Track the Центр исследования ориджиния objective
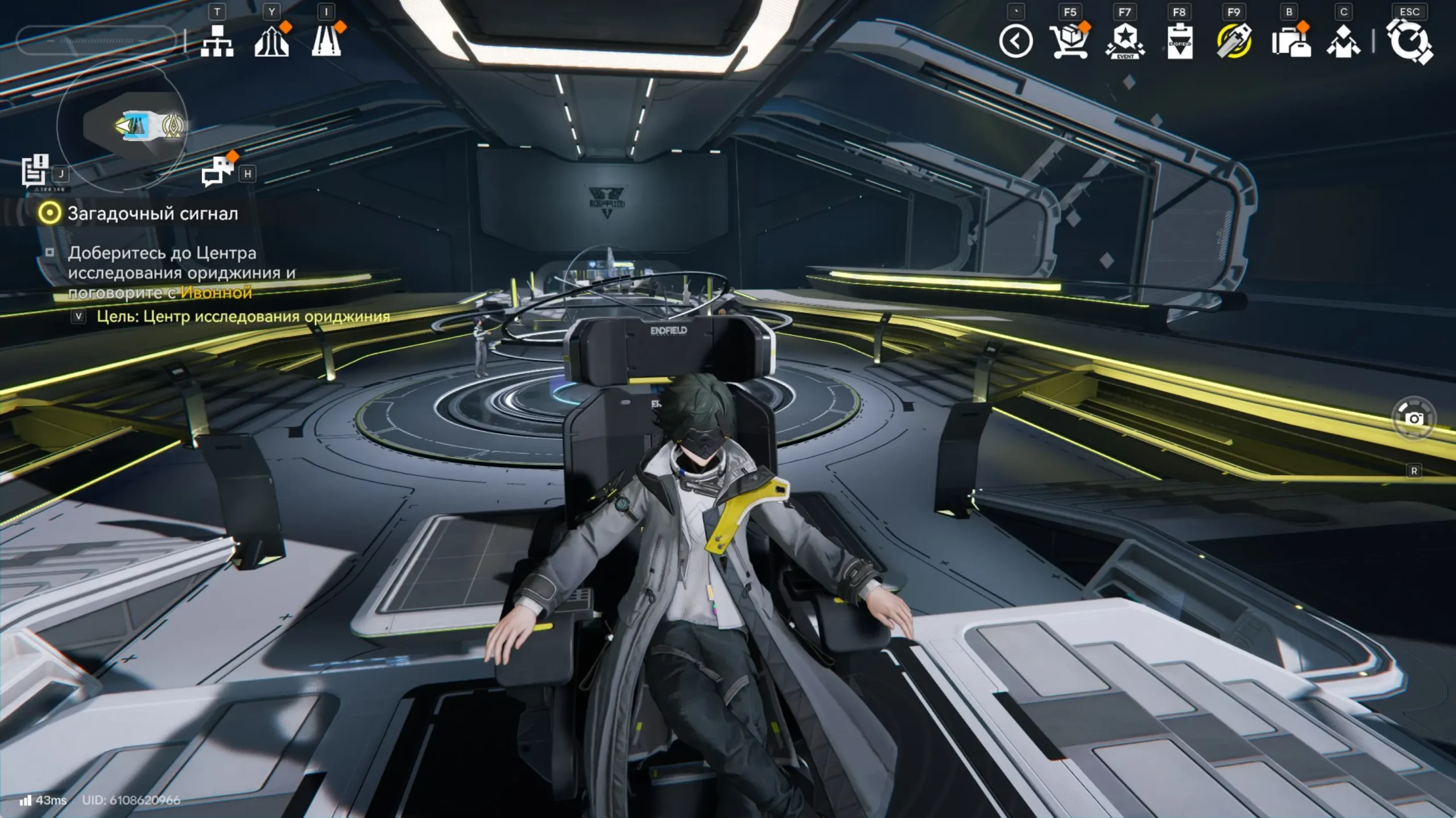This screenshot has width=1456, height=818. point(243,317)
